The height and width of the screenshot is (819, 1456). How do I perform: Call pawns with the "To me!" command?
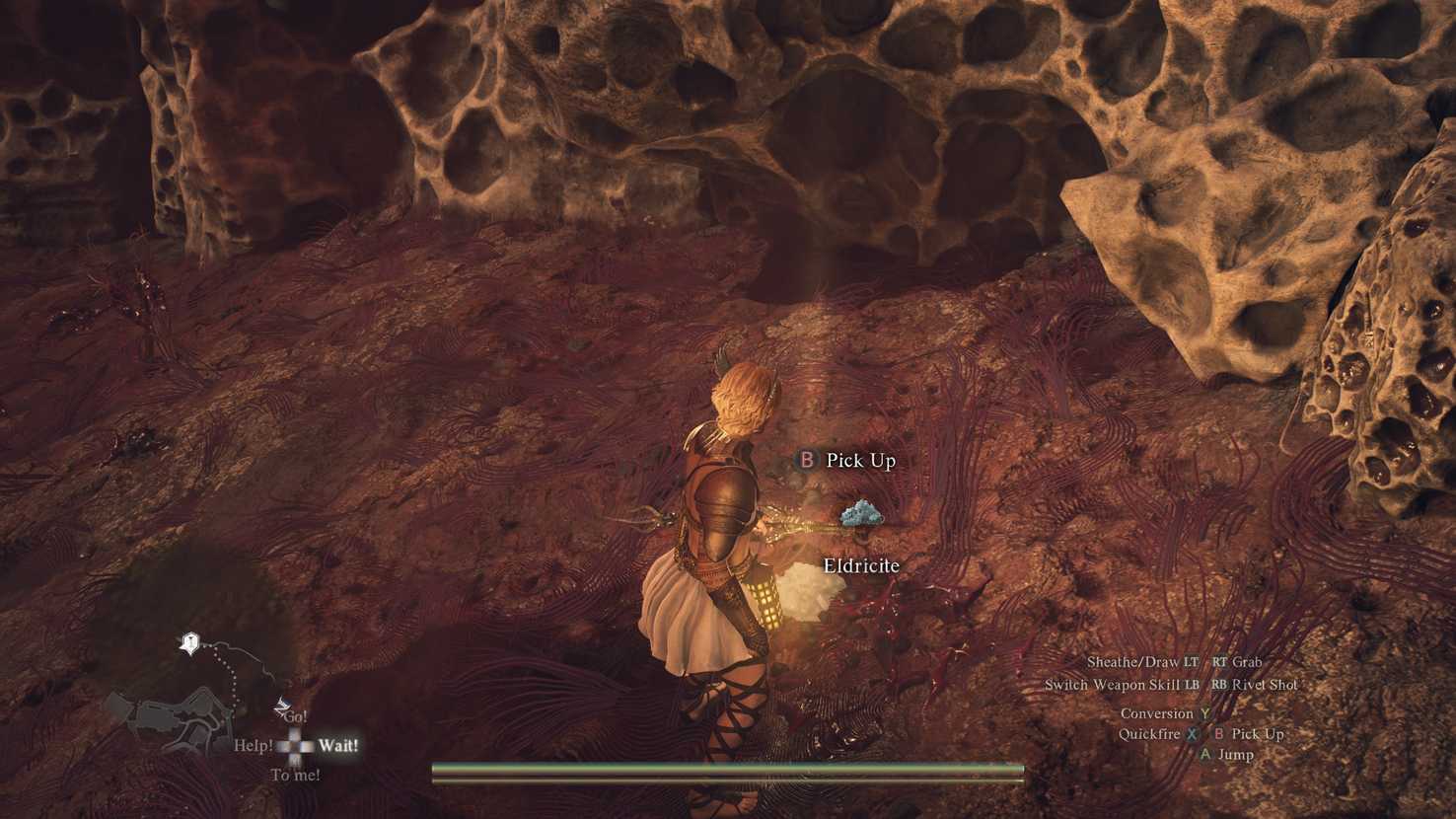[x=295, y=775]
